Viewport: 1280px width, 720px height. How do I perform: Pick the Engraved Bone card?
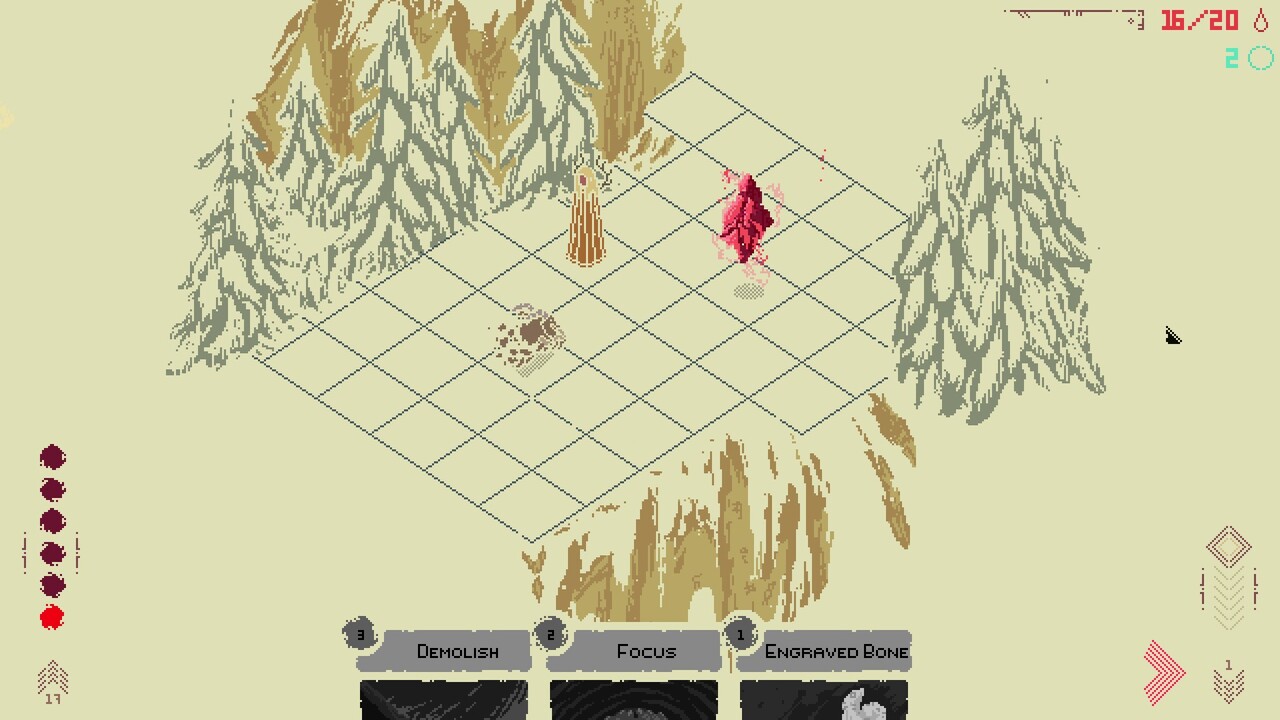coord(824,670)
